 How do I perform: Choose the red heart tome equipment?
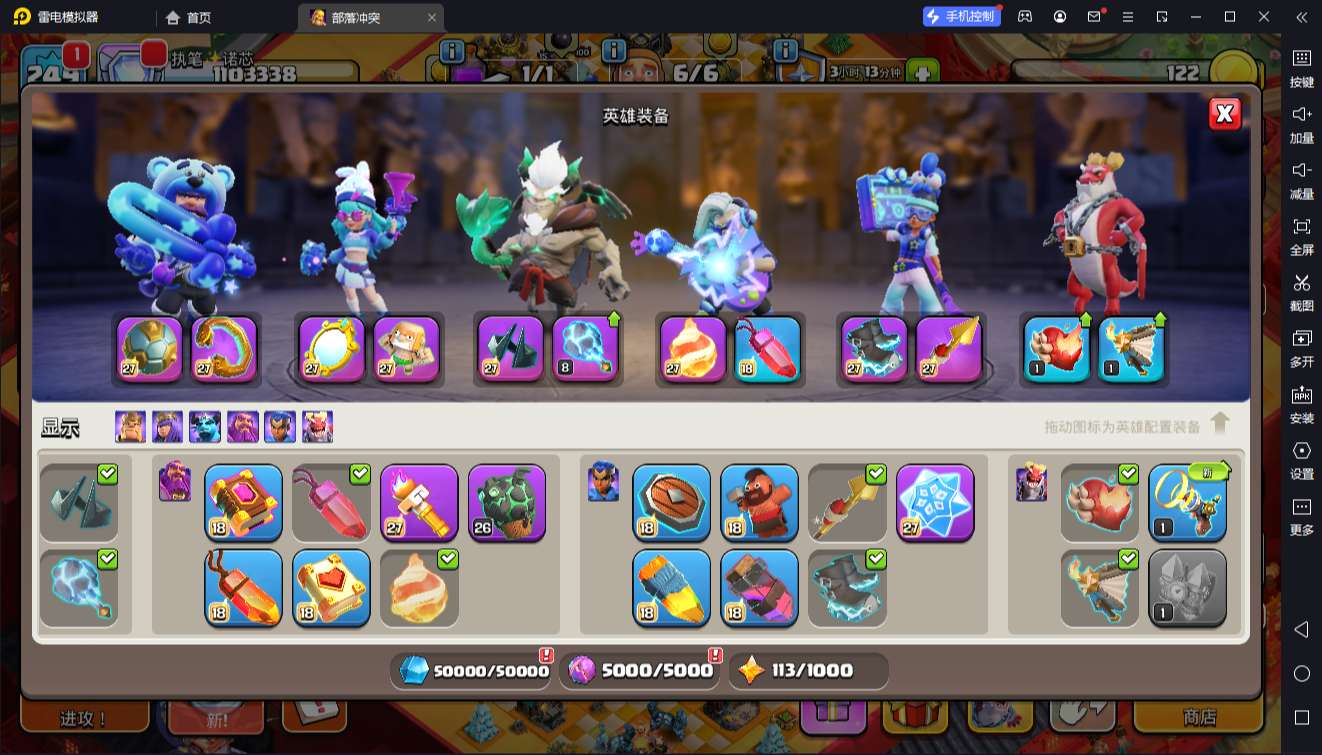pos(331,588)
